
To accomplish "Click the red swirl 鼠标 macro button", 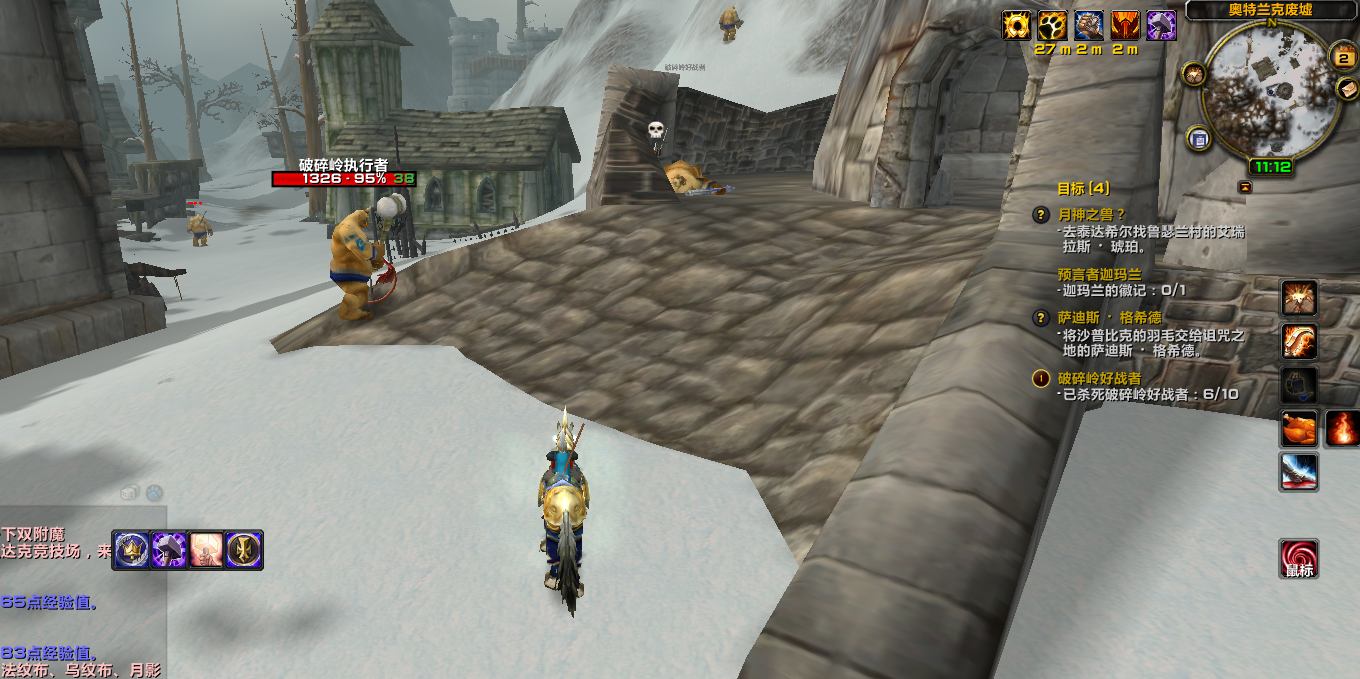I will [1299, 558].
